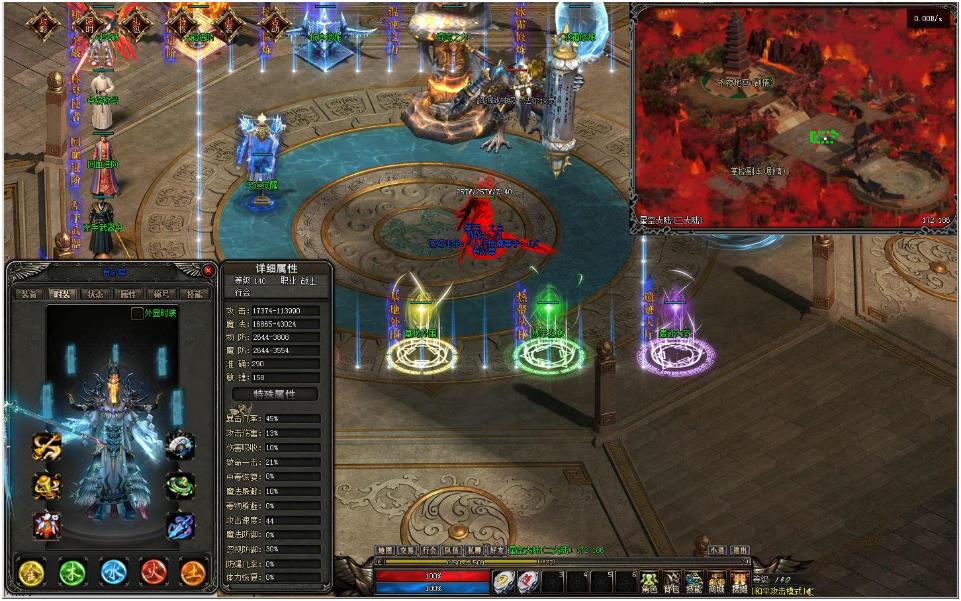Open the 背包 bag icon
The image size is (961, 601).
pos(672,581)
